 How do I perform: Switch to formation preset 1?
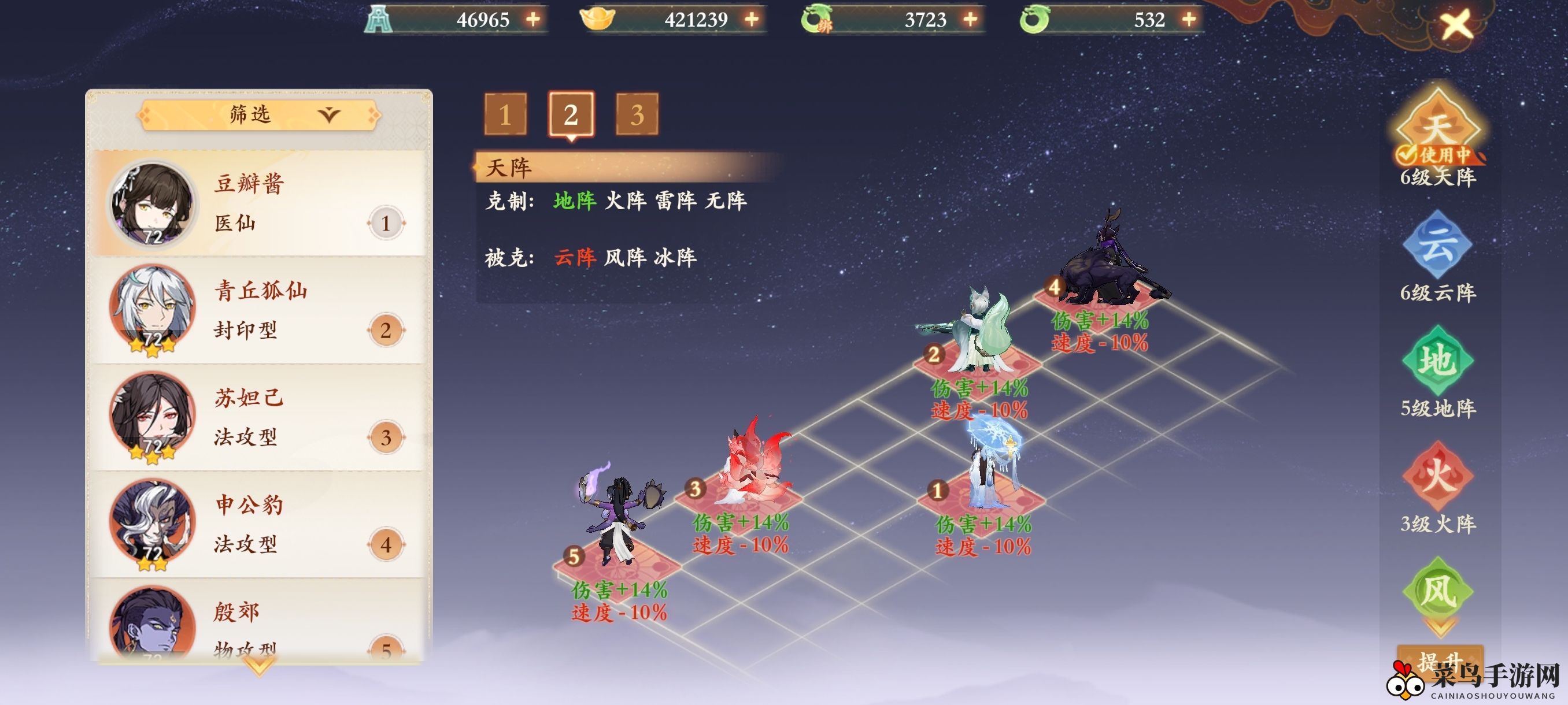coord(505,114)
